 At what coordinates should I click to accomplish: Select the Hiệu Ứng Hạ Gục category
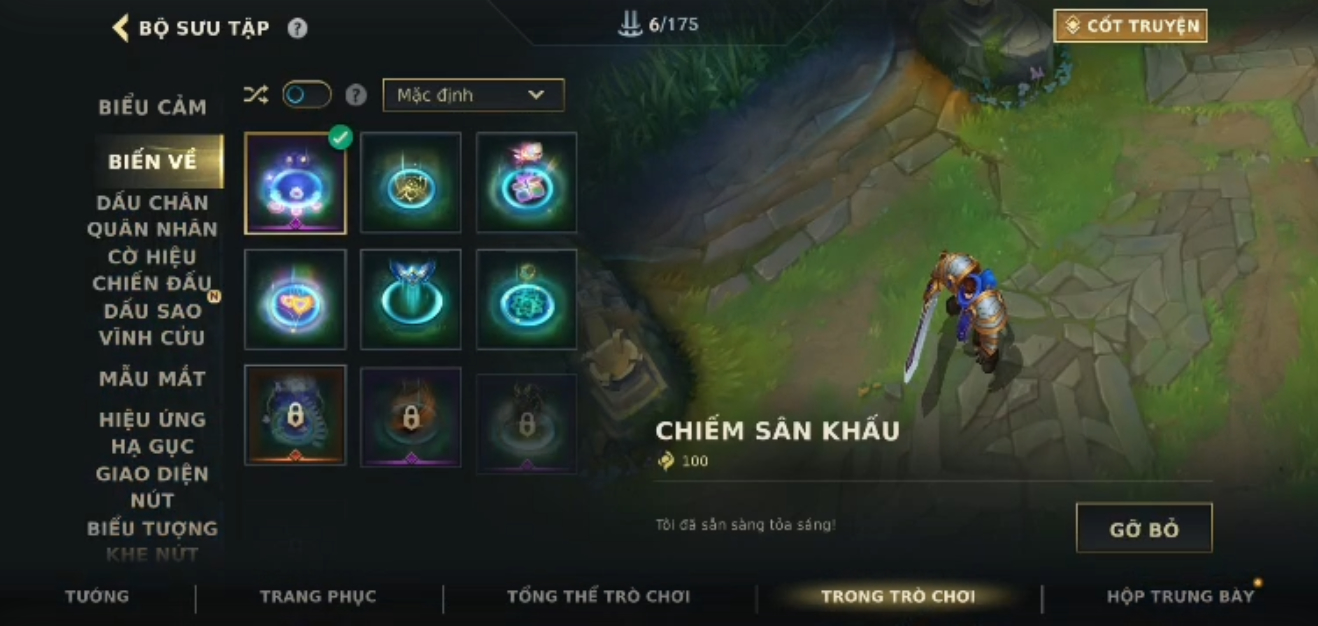[x=152, y=432]
